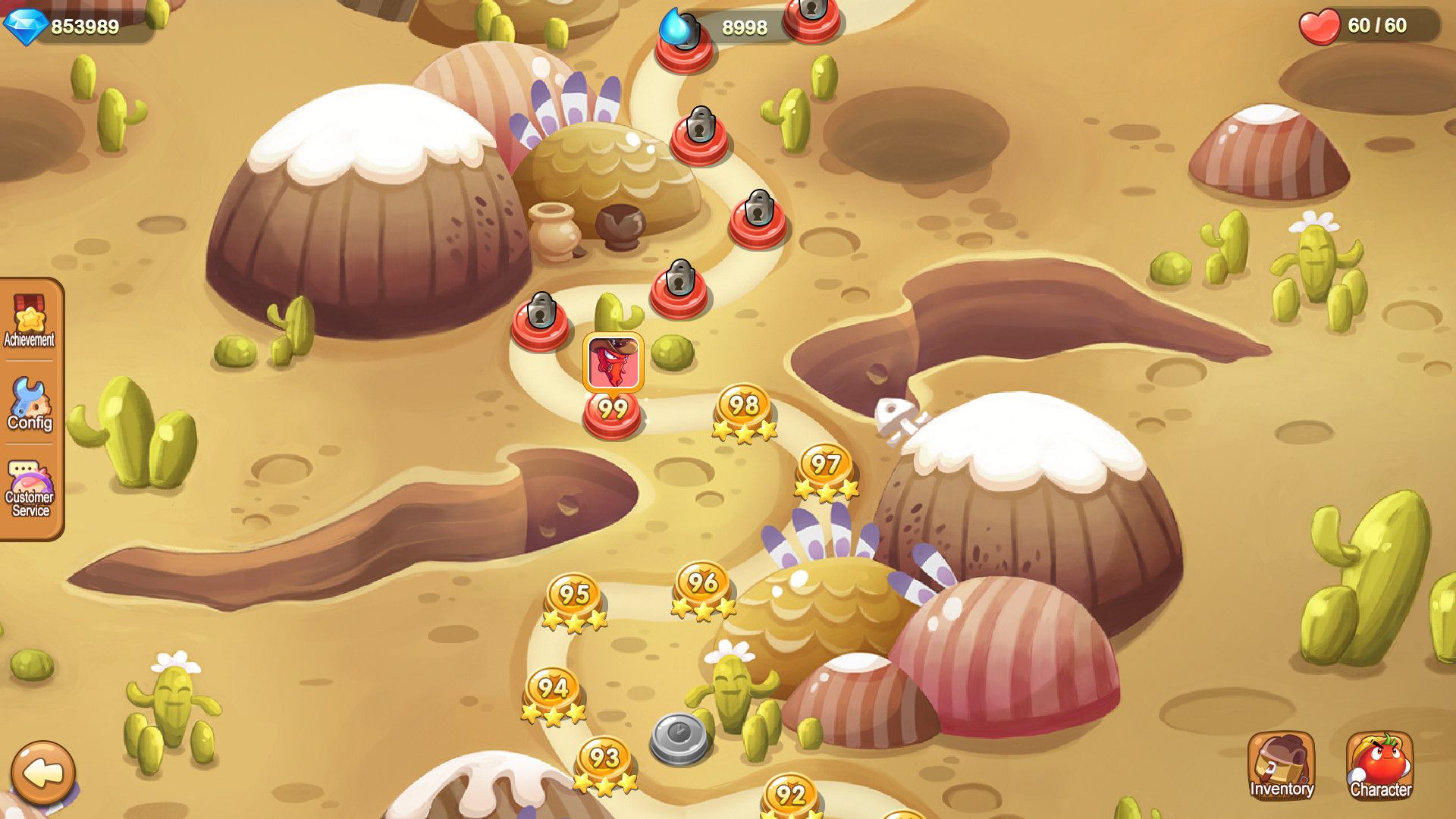This screenshot has height=819, width=1456.
Task: Open the Config settings
Action: 30,404
